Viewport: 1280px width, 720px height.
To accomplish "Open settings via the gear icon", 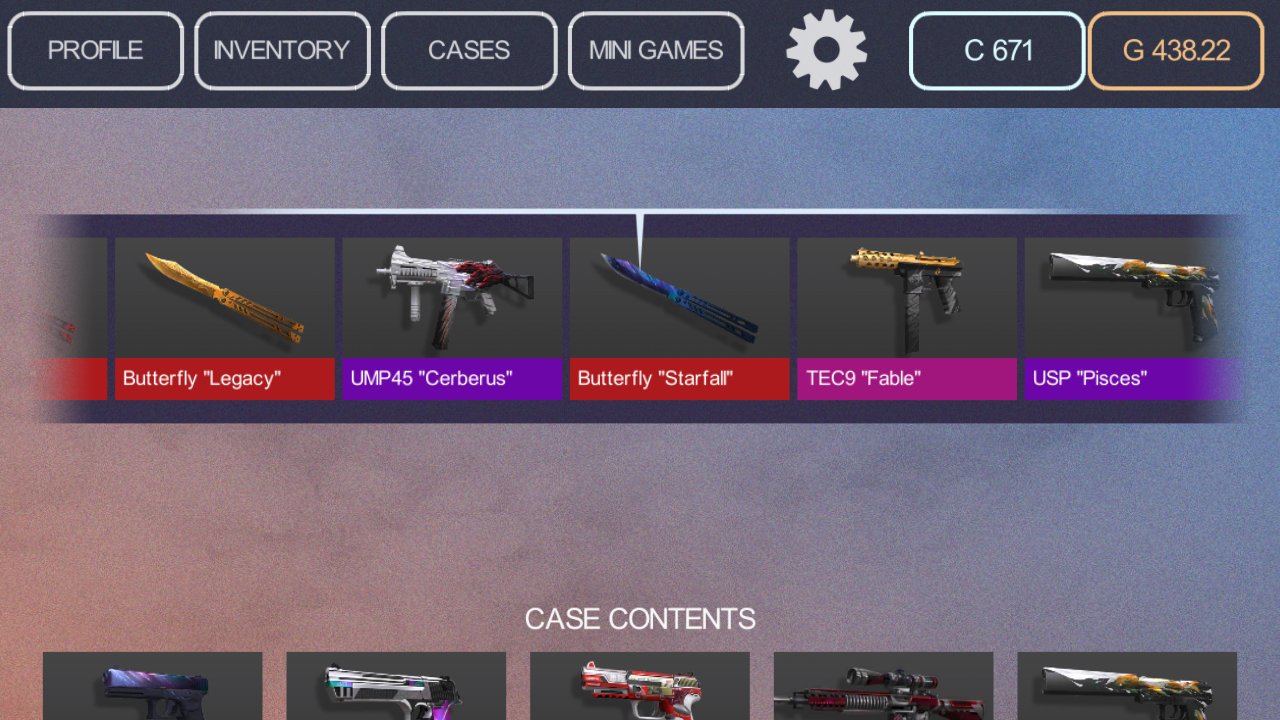I will click(826, 50).
